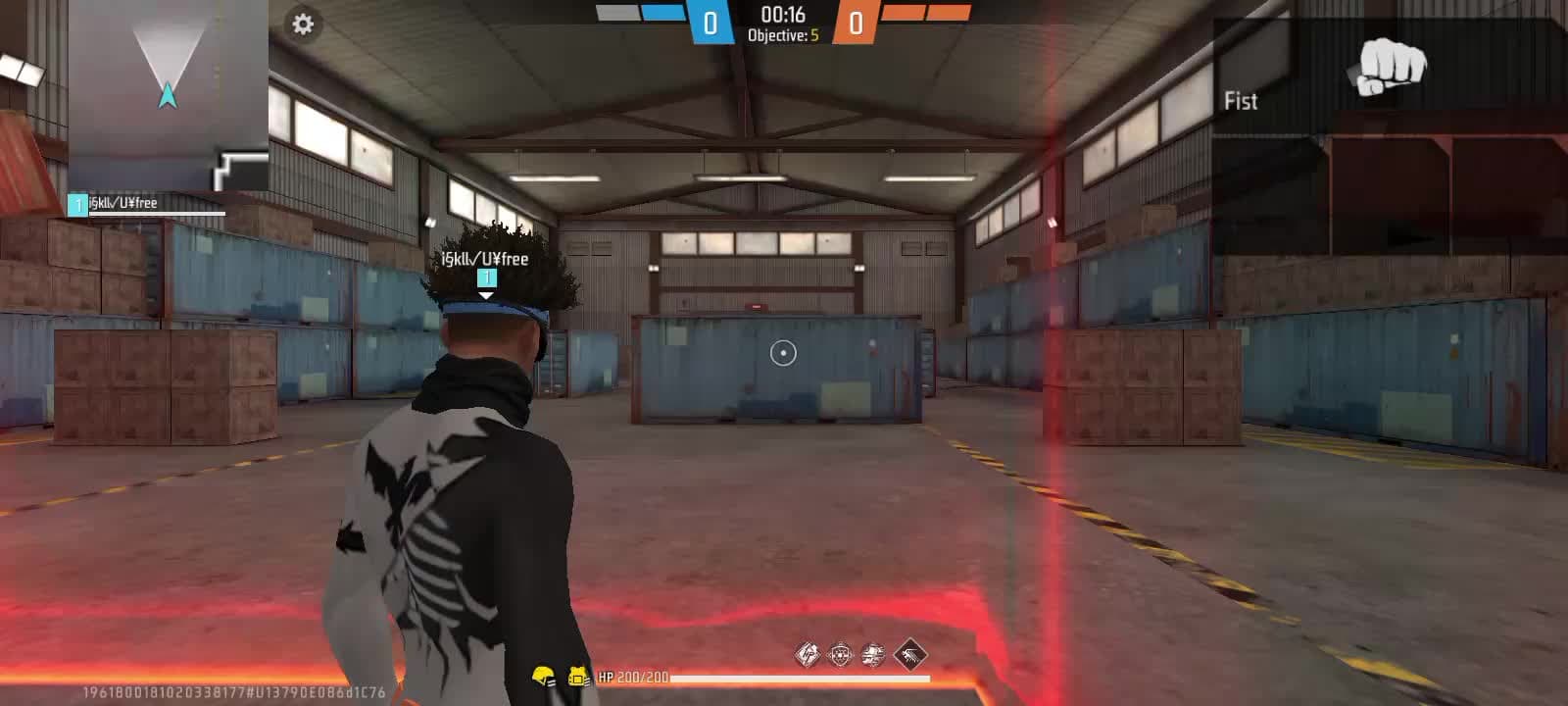This screenshot has width=1568, height=706.
Task: Enable the crosshair aim reticle
Action: 783,353
